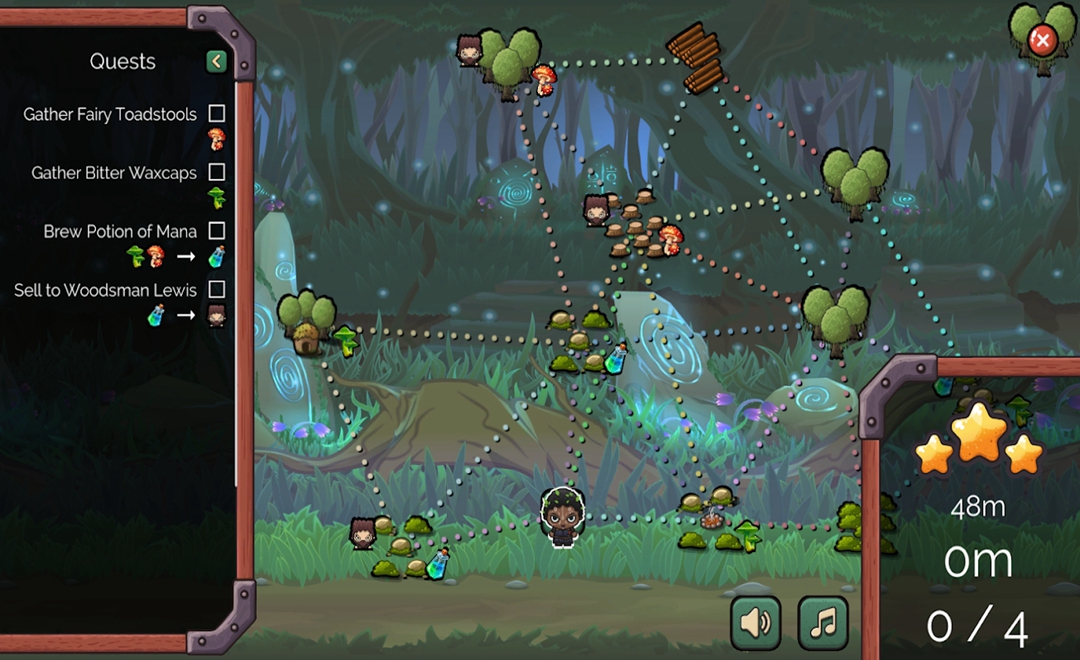Select the Brew Potion of Mana quest entry

coord(120,231)
